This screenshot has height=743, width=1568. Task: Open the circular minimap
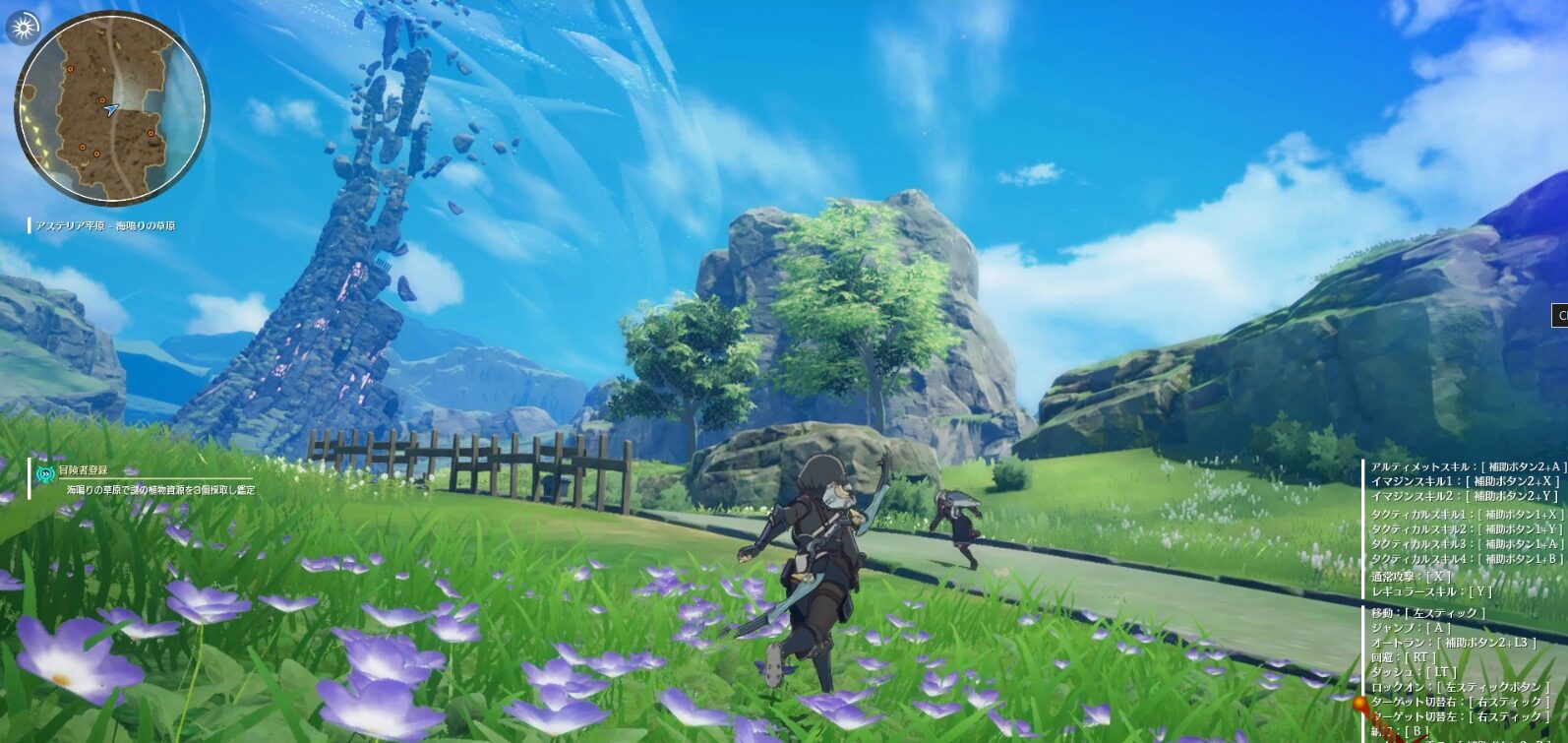click(x=111, y=107)
